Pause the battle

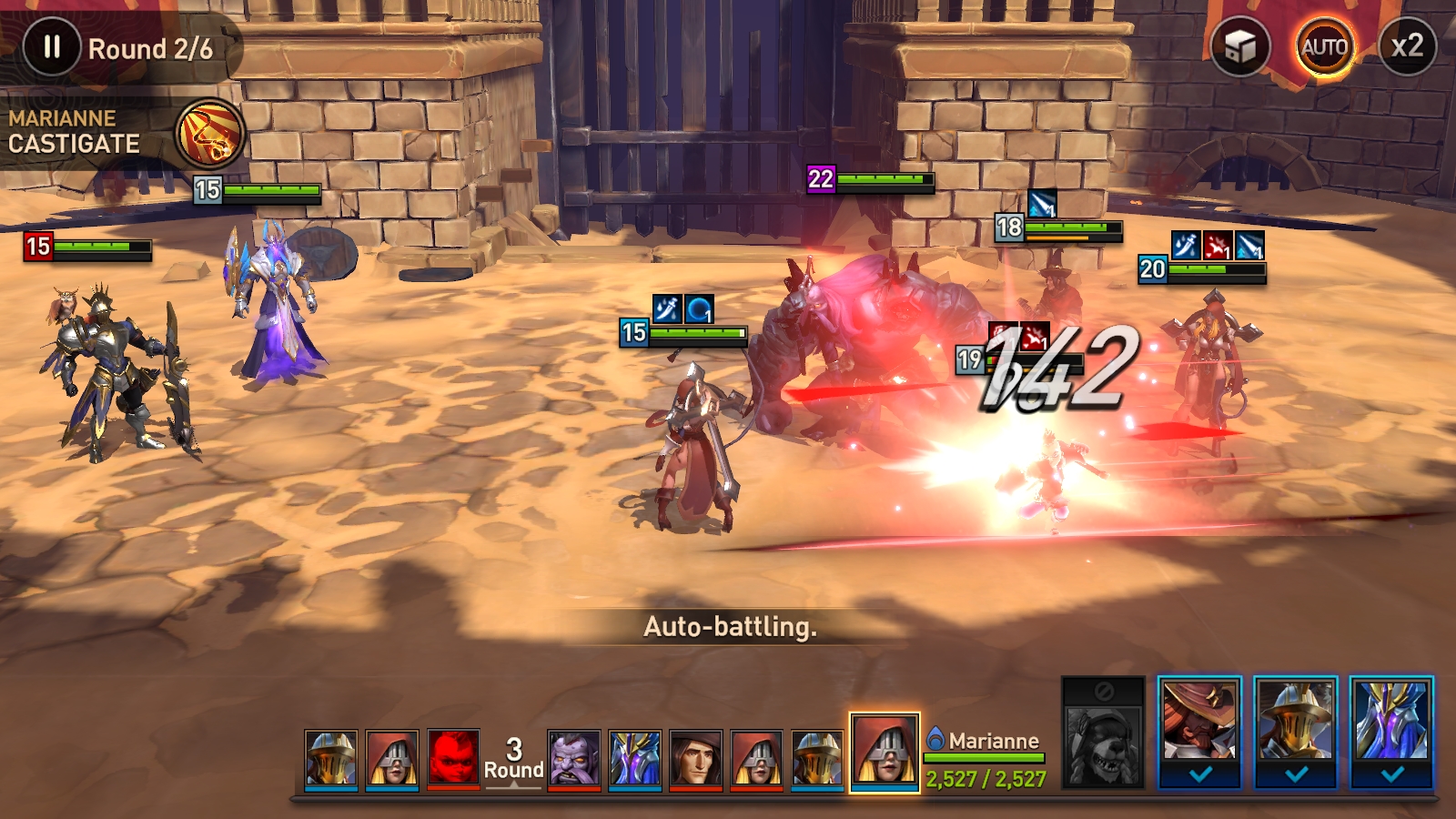coord(52,46)
